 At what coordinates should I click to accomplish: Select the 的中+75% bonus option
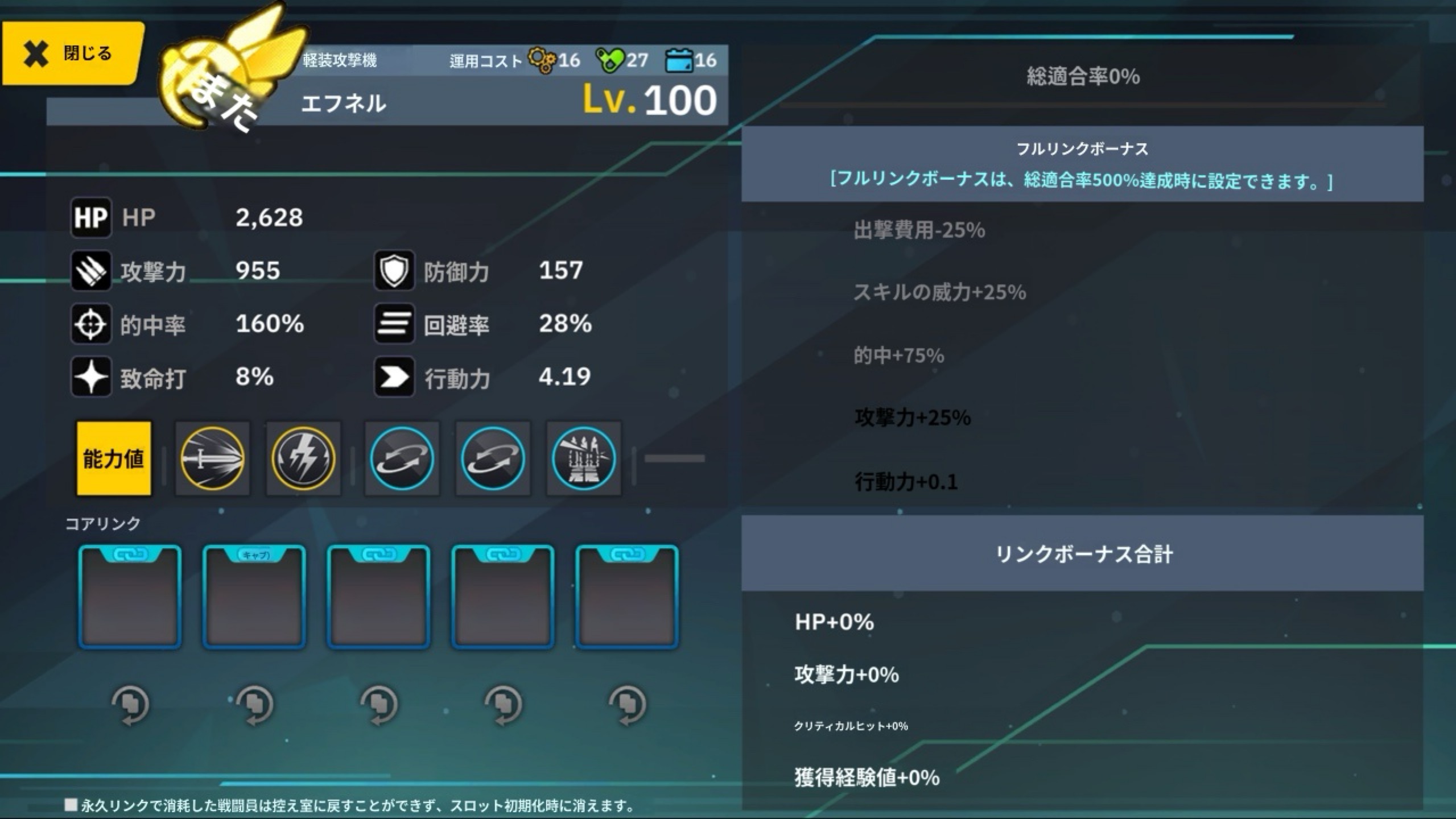pyautogui.click(x=899, y=355)
